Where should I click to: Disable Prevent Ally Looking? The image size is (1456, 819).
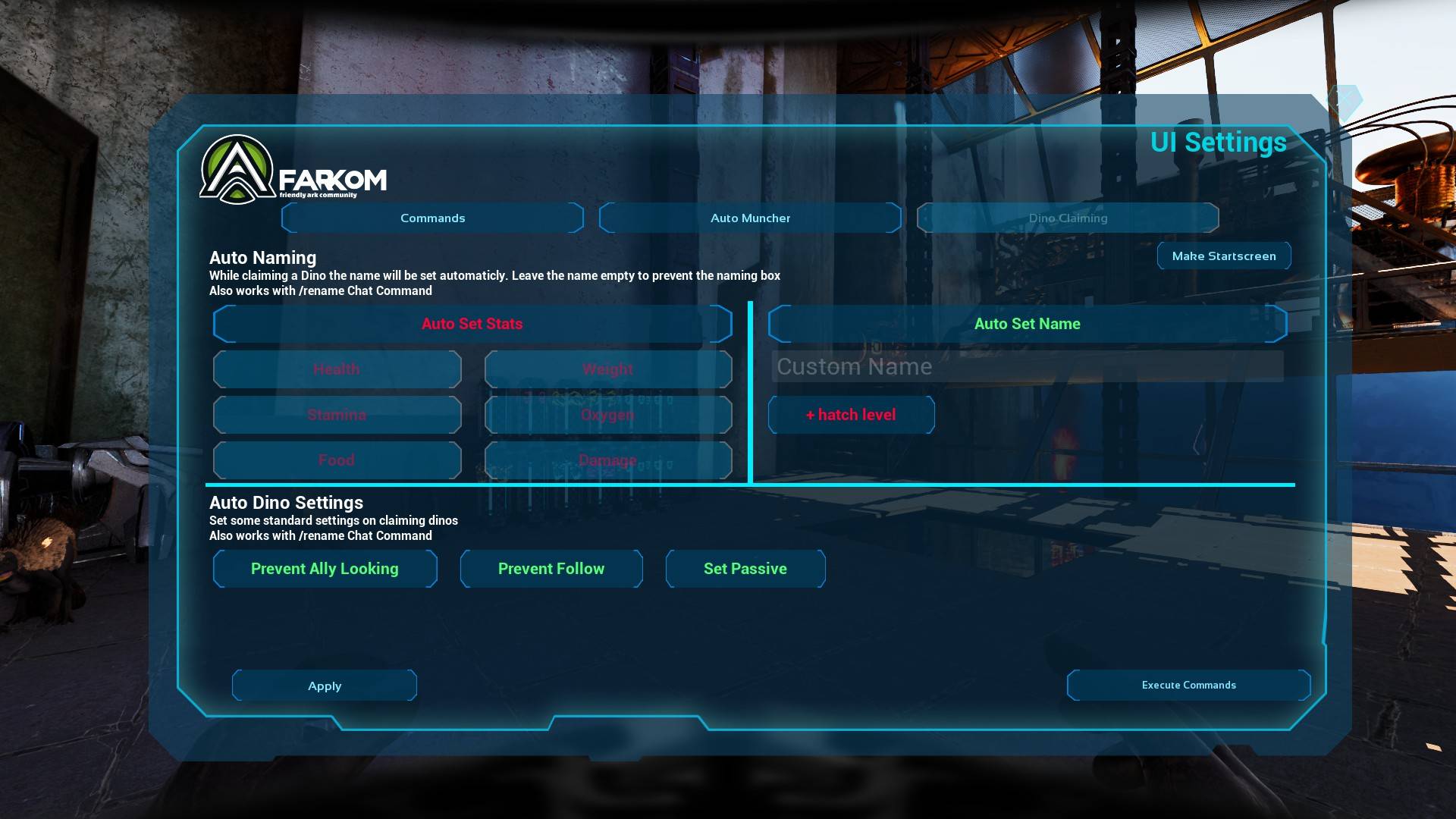[x=325, y=569]
